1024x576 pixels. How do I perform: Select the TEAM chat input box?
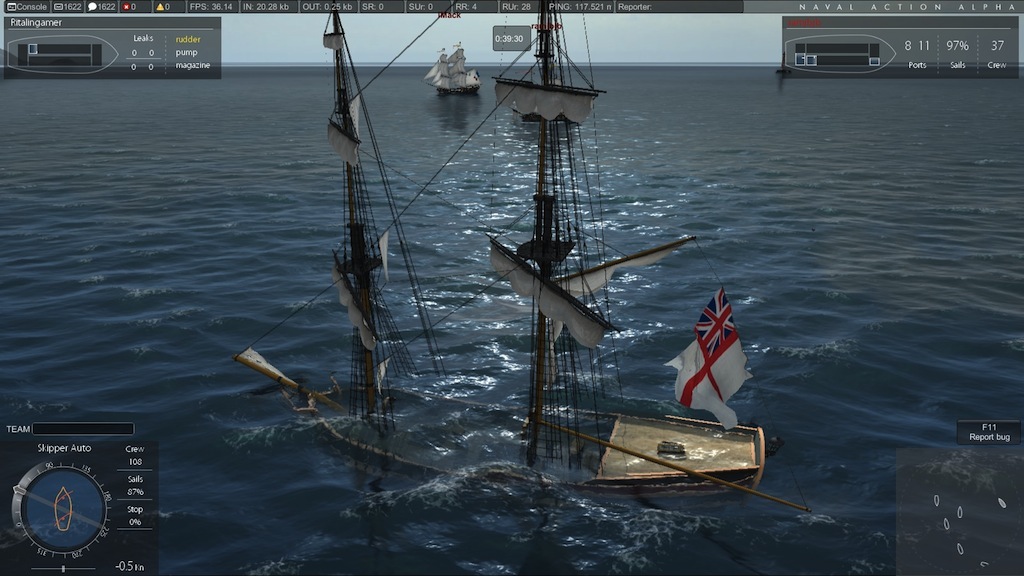pyautogui.click(x=83, y=429)
